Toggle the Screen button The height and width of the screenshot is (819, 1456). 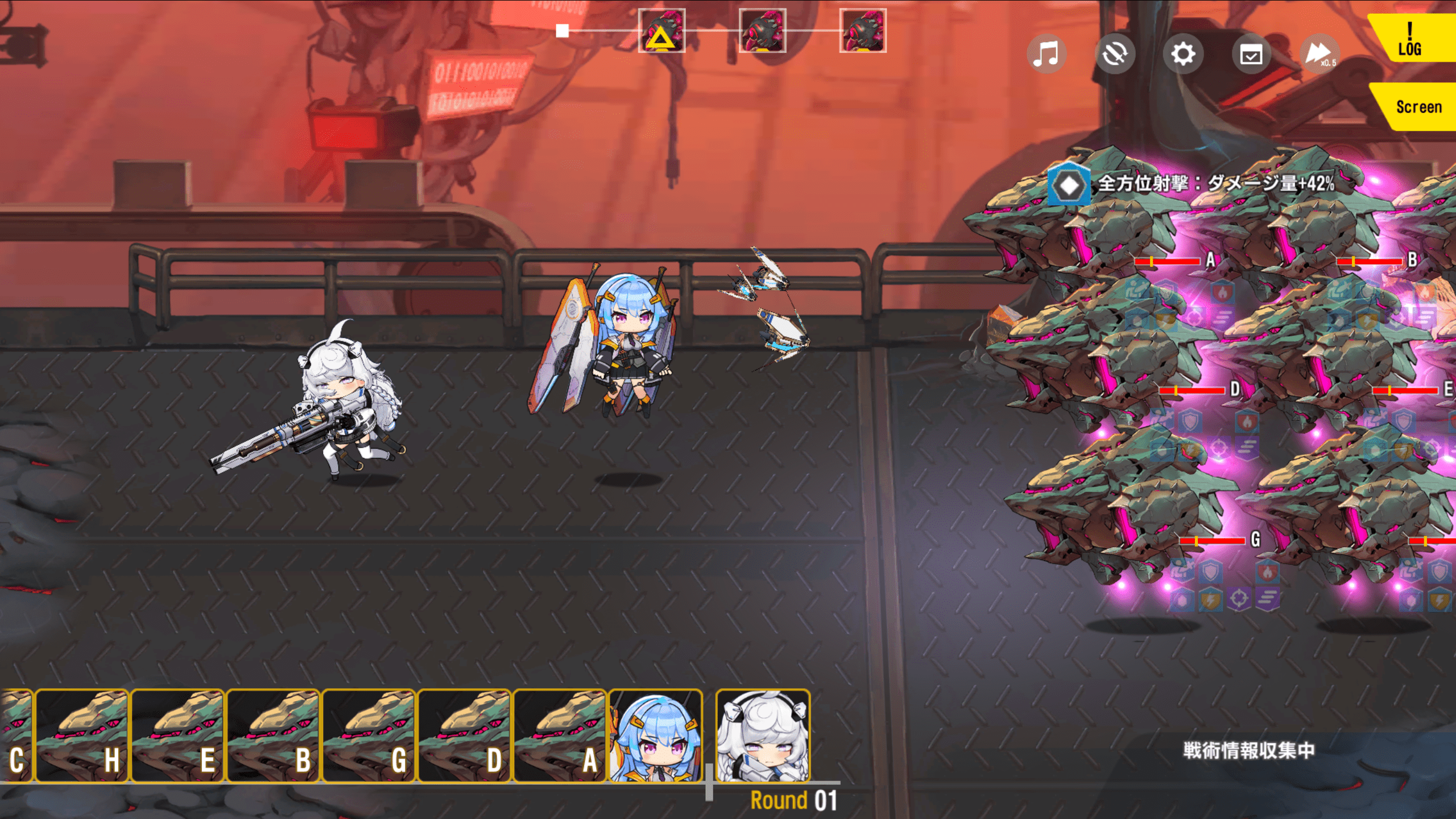click(x=1417, y=107)
